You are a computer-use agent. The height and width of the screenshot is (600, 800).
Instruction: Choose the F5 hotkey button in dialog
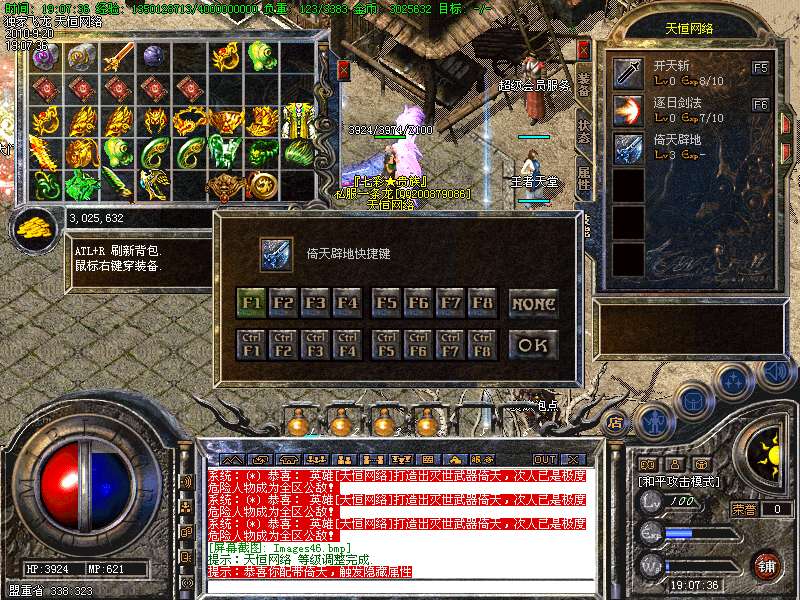[x=387, y=302]
